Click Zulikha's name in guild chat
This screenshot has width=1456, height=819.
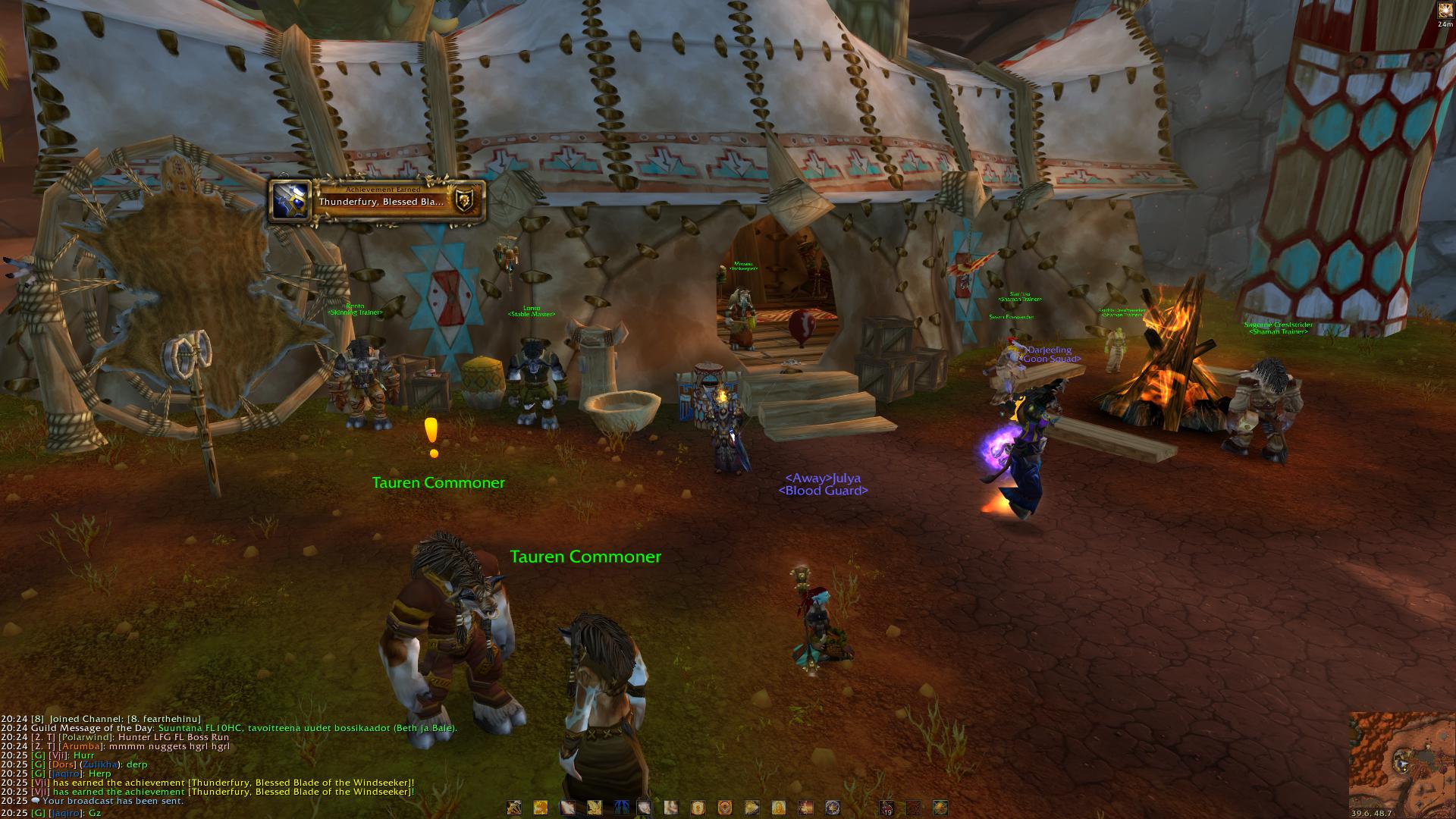(x=101, y=764)
